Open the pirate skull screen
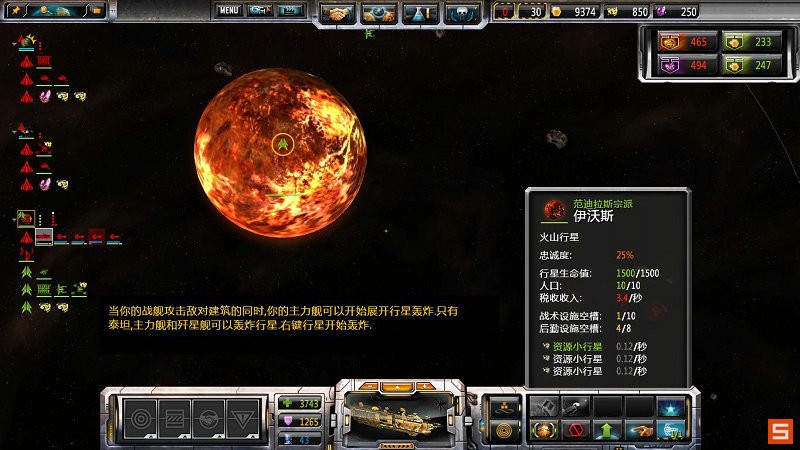The height and width of the screenshot is (450, 800). tap(462, 14)
